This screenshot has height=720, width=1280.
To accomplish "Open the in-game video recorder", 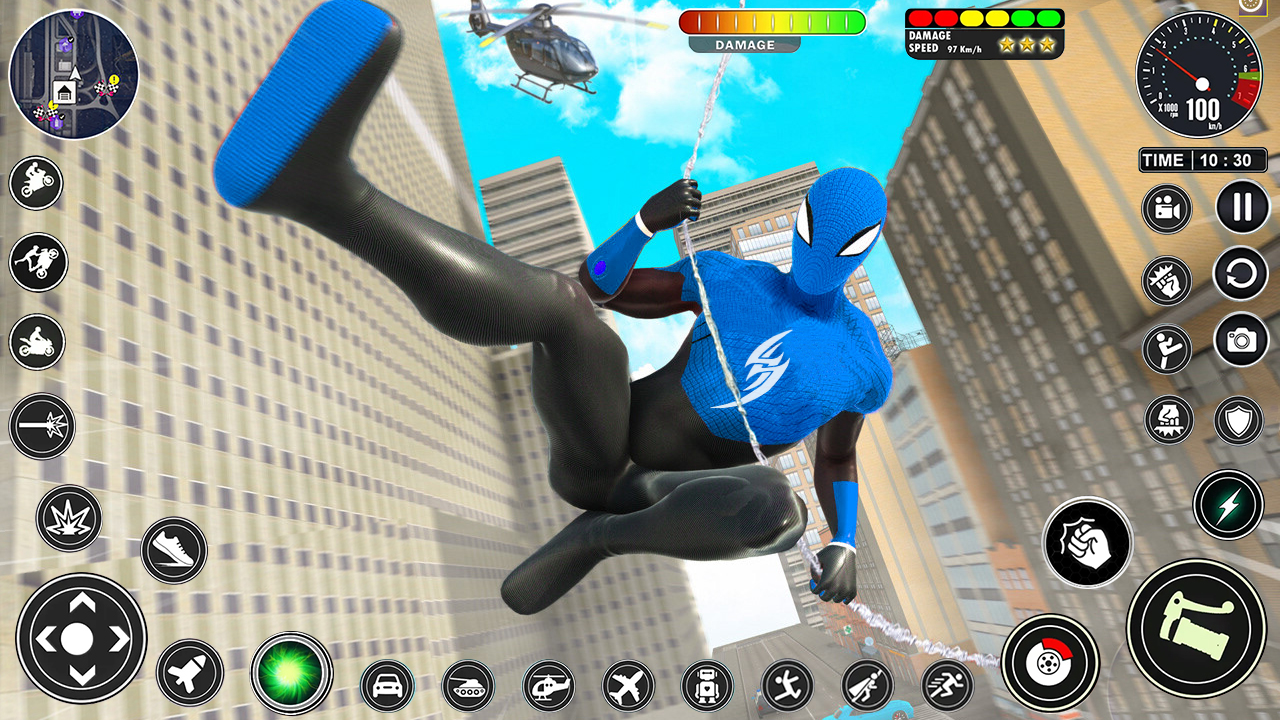I will tap(1166, 208).
